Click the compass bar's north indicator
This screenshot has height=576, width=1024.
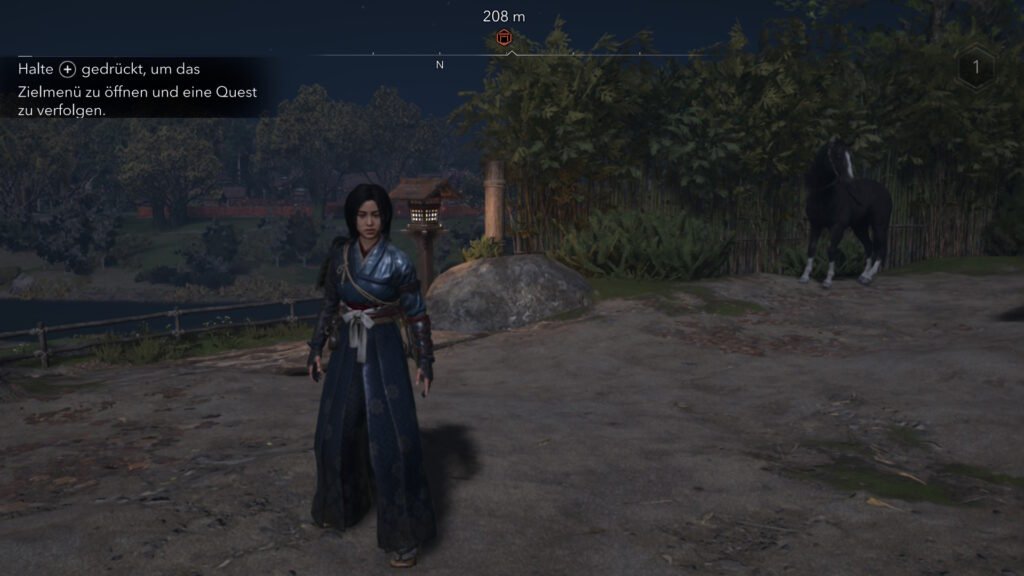click(x=440, y=65)
